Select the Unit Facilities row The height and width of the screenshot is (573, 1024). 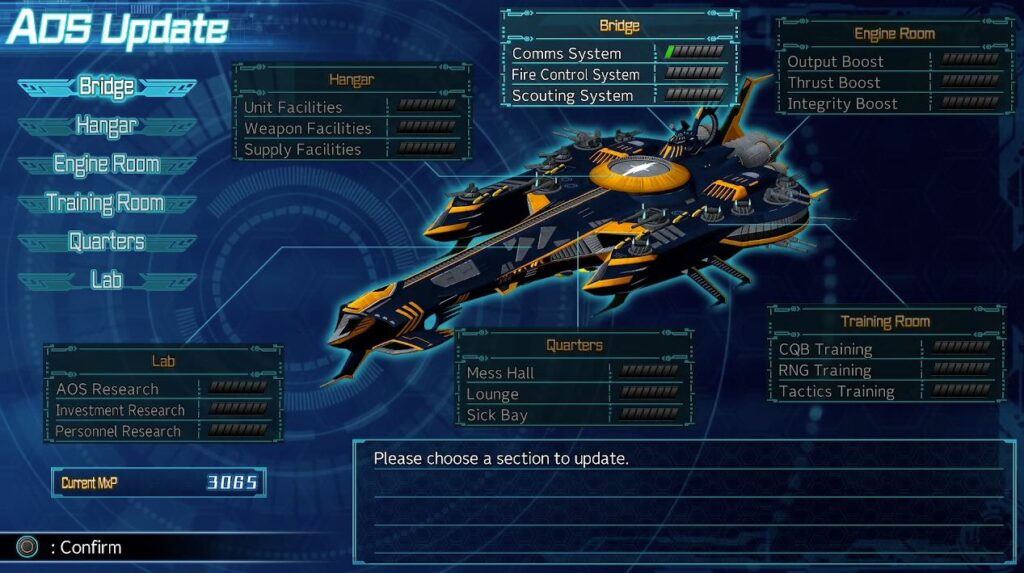(x=350, y=107)
